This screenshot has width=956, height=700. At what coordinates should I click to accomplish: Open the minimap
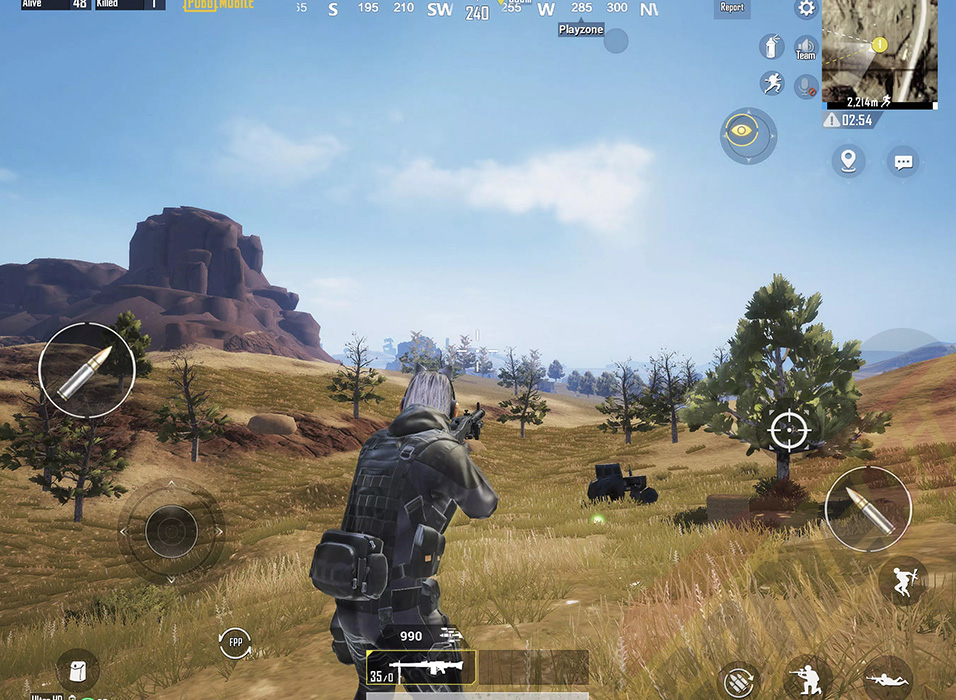[x=879, y=50]
